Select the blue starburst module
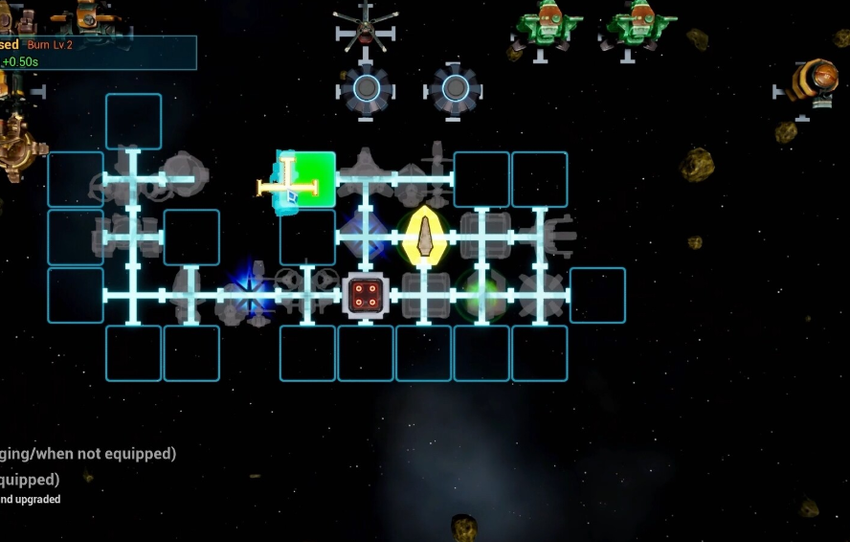Image resolution: width=850 pixels, height=542 pixels. click(x=248, y=296)
